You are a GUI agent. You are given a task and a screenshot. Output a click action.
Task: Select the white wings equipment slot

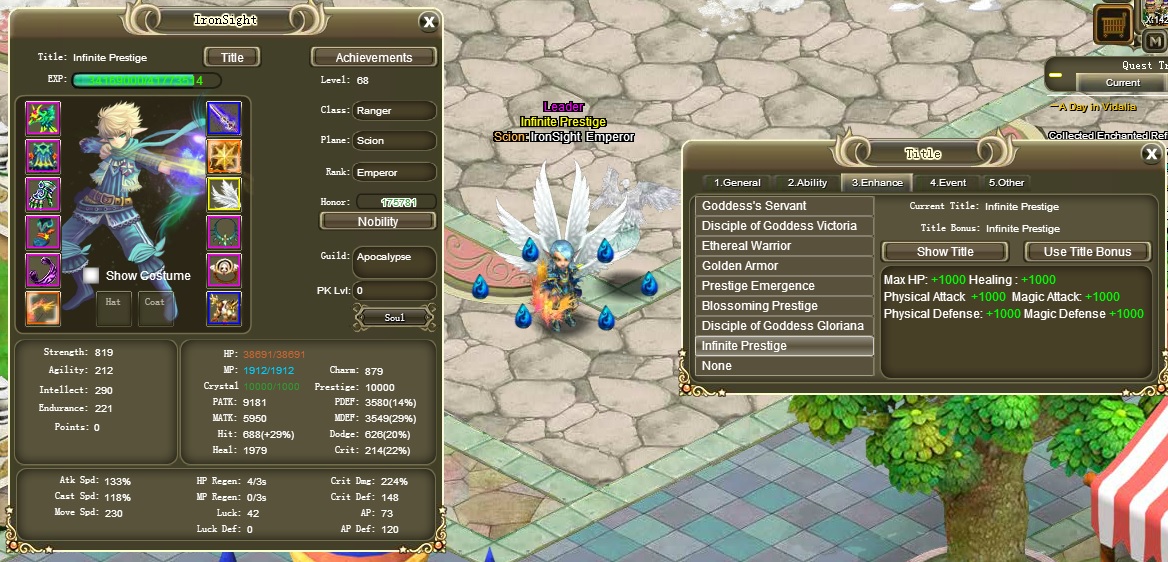224,194
